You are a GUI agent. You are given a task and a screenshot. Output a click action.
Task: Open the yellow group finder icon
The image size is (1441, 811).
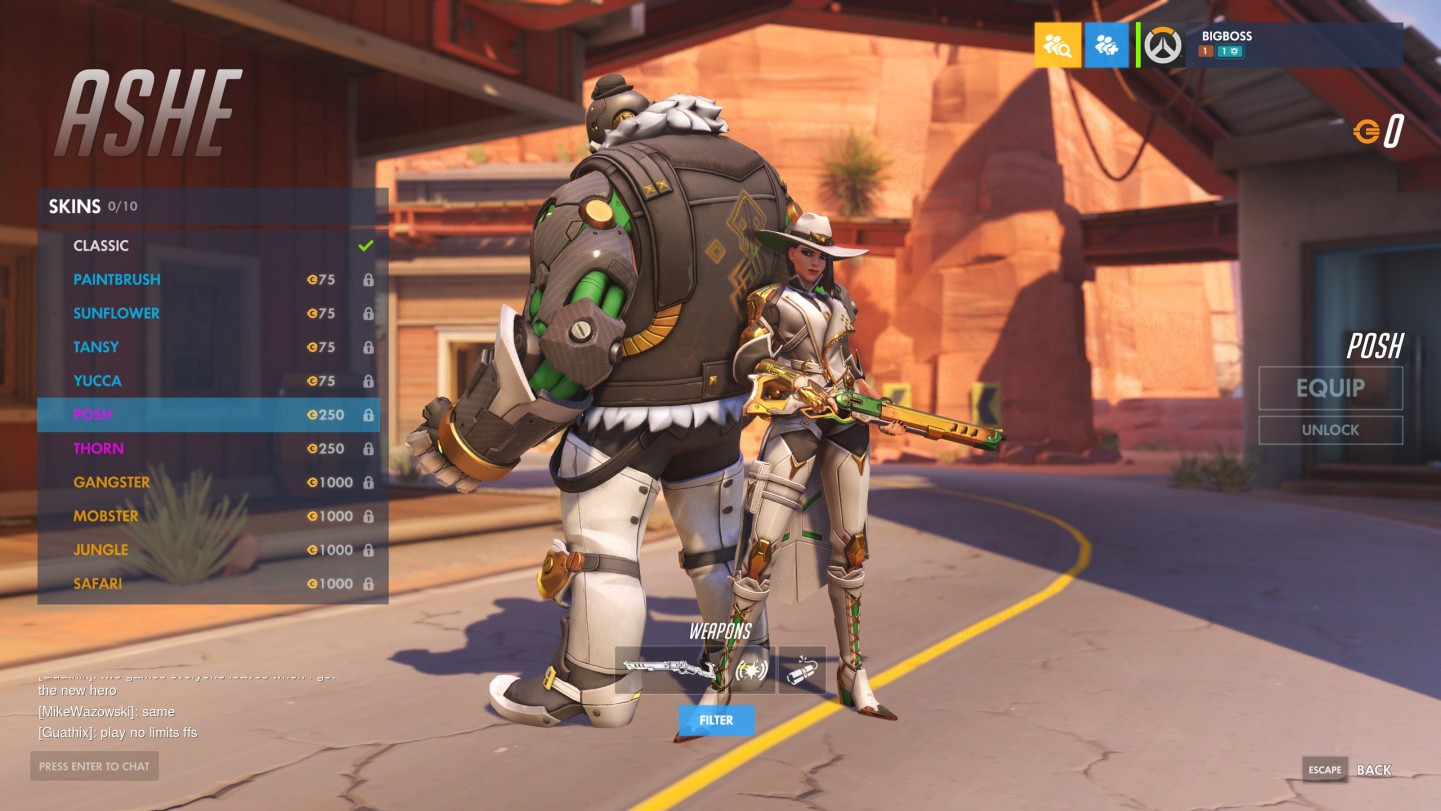click(1057, 45)
